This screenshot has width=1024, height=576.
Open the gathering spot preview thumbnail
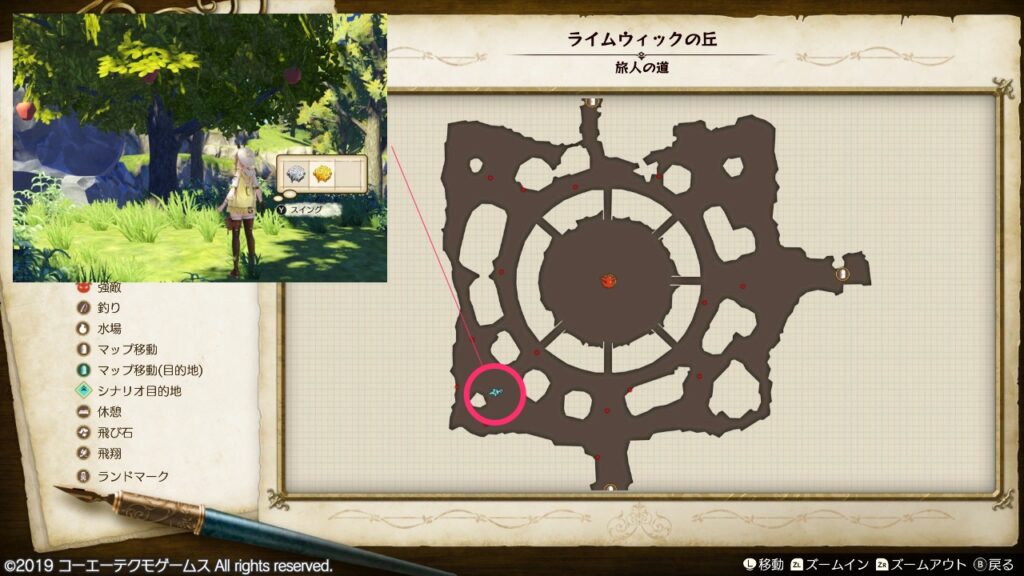pyautogui.click(x=200, y=147)
